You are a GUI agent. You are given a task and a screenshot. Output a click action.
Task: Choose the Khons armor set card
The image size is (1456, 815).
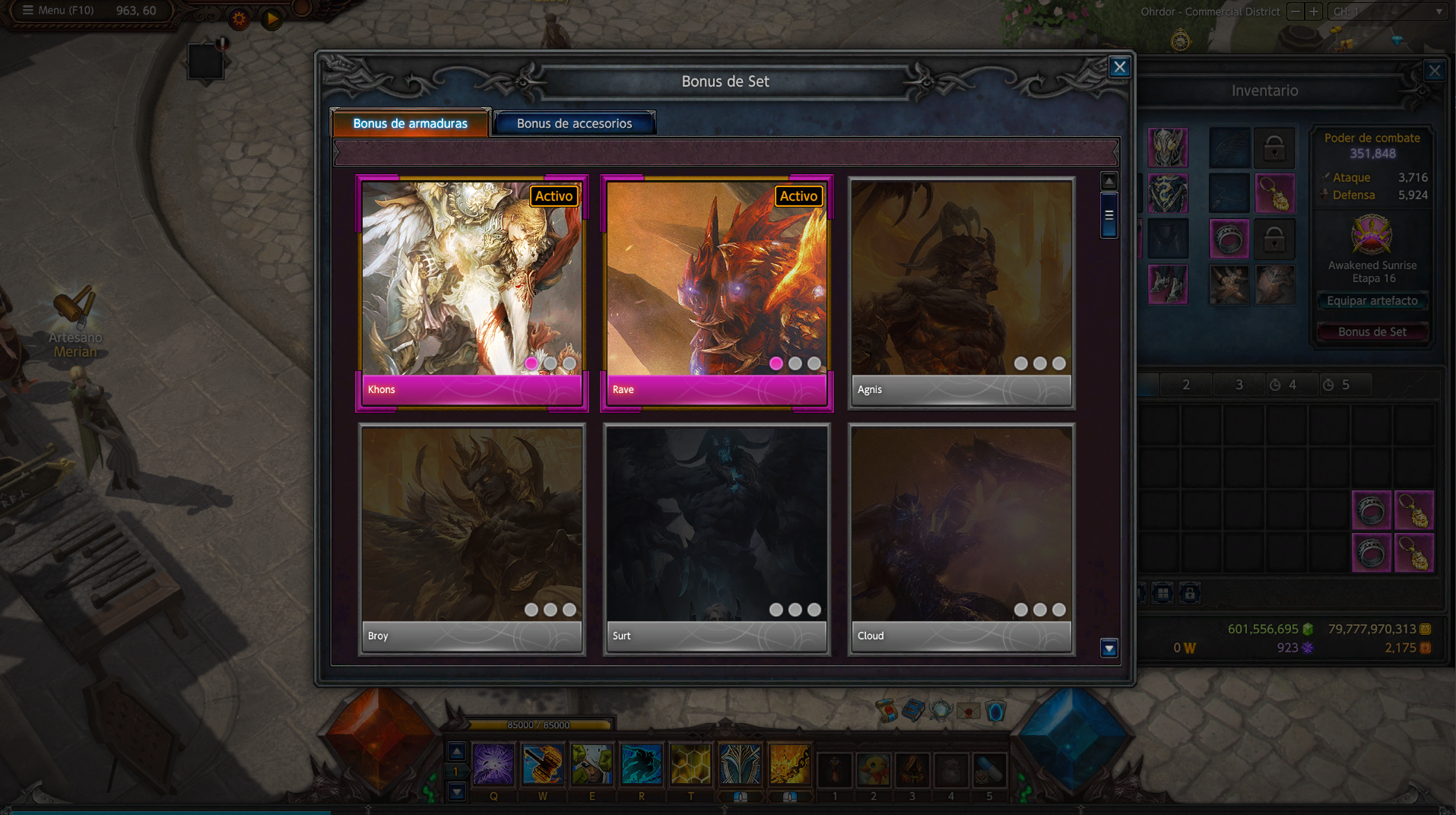click(471, 293)
